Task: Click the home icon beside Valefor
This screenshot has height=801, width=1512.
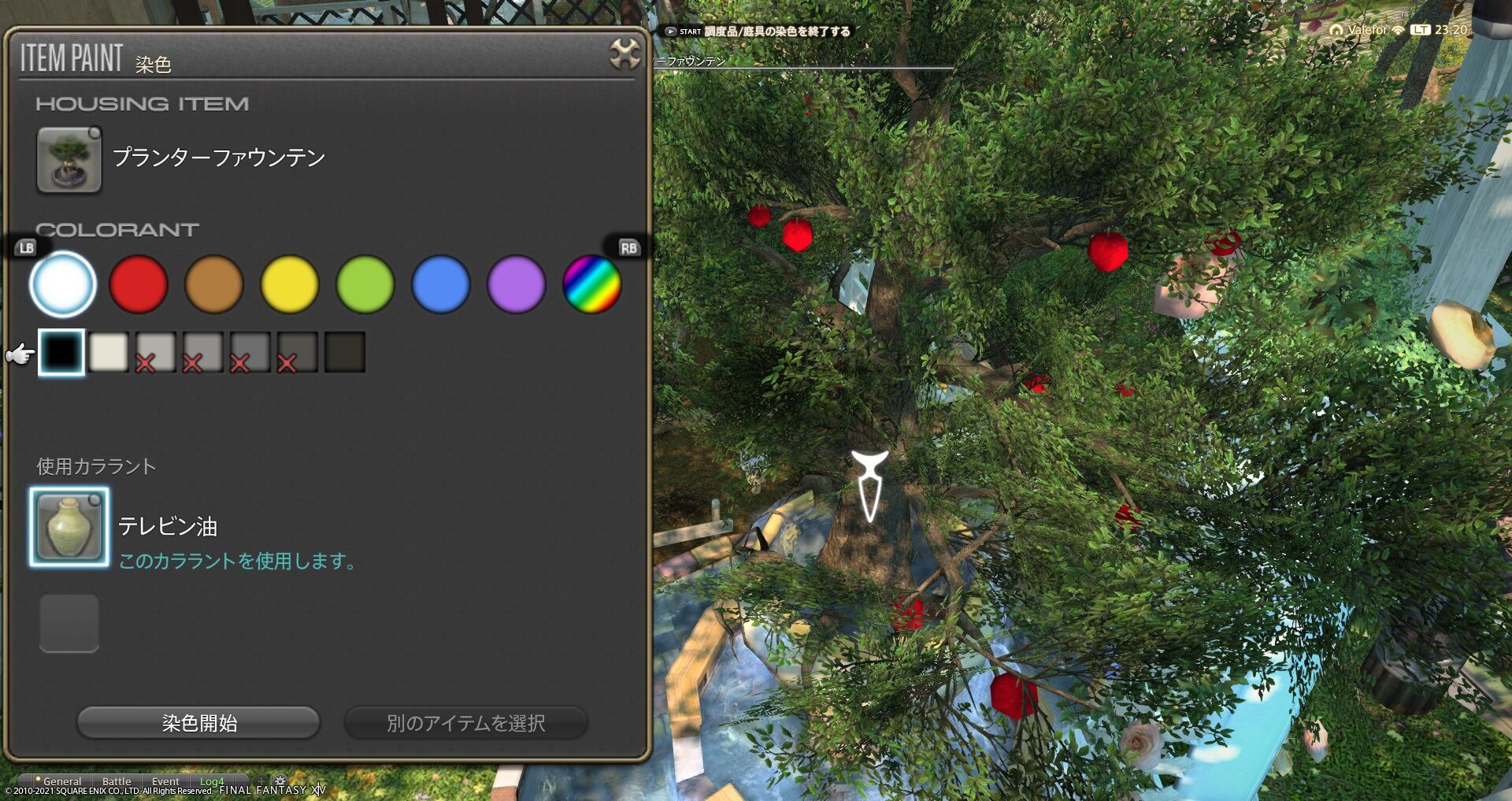Action: click(x=1336, y=30)
